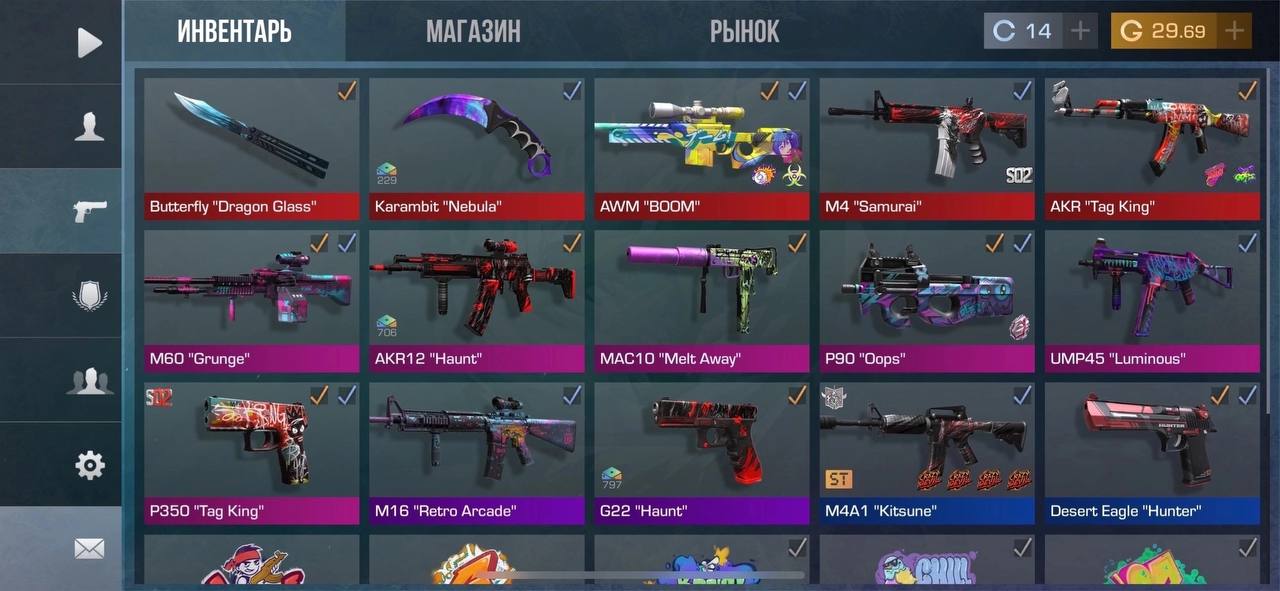Select the P90 "Oops" skin
Viewport: 1280px width, 591px height.
pyautogui.click(x=927, y=300)
